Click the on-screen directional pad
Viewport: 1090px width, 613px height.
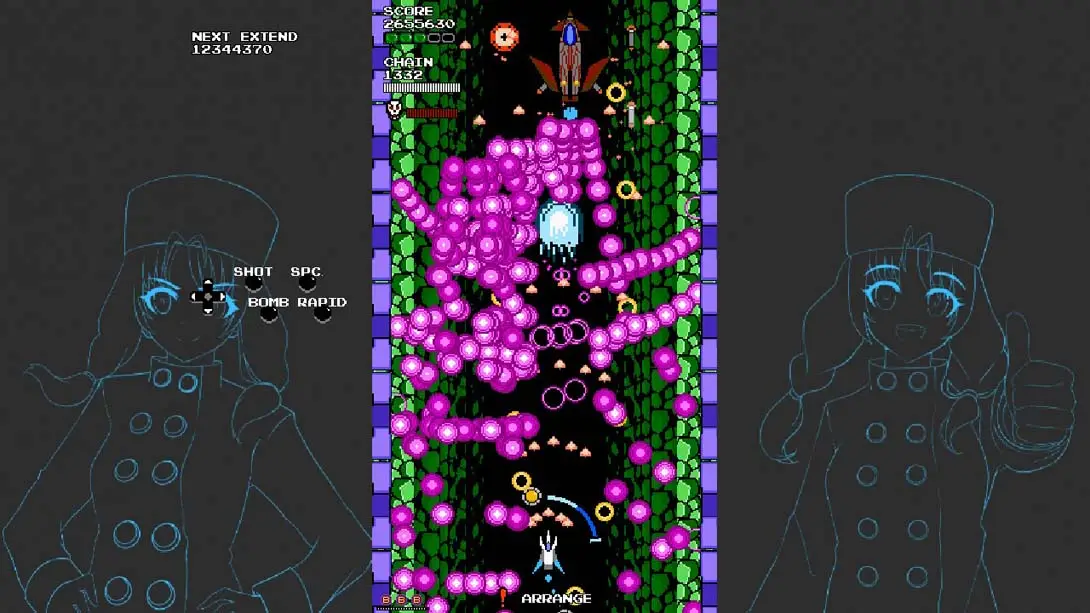(208, 296)
